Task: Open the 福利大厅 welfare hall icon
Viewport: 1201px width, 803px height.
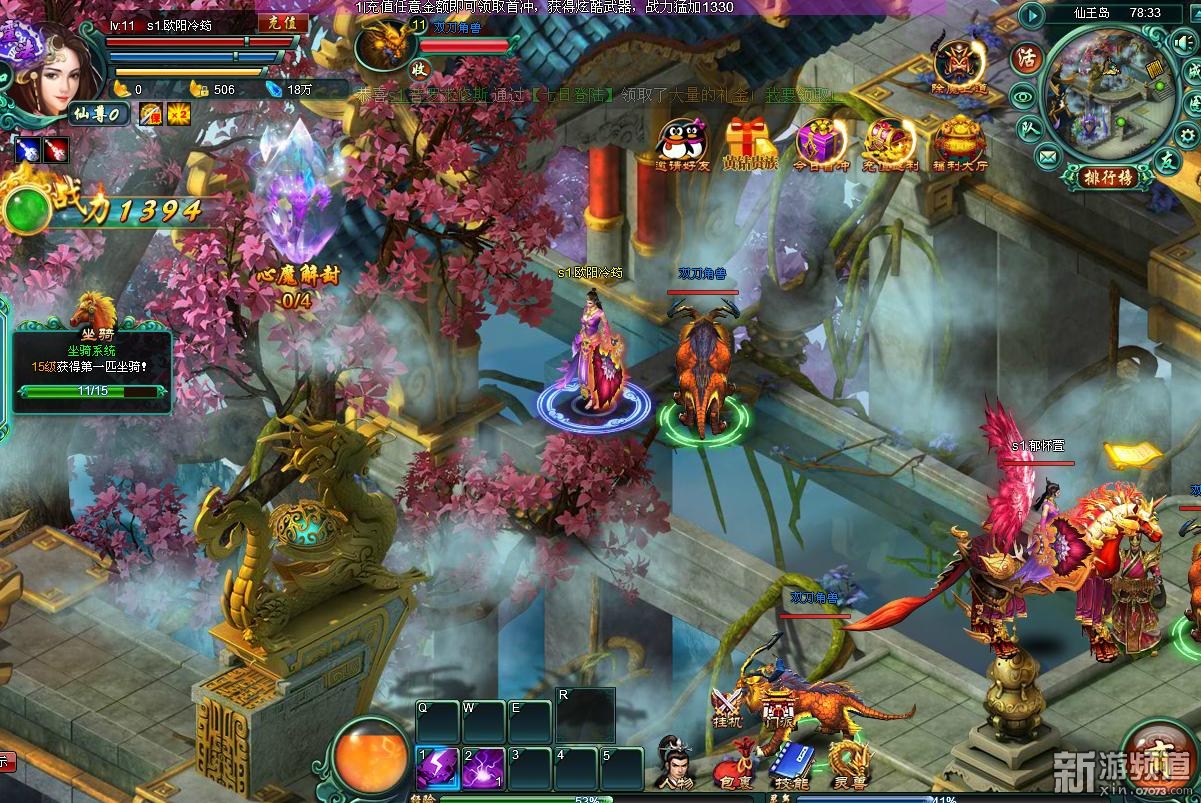Action: pyautogui.click(x=960, y=142)
